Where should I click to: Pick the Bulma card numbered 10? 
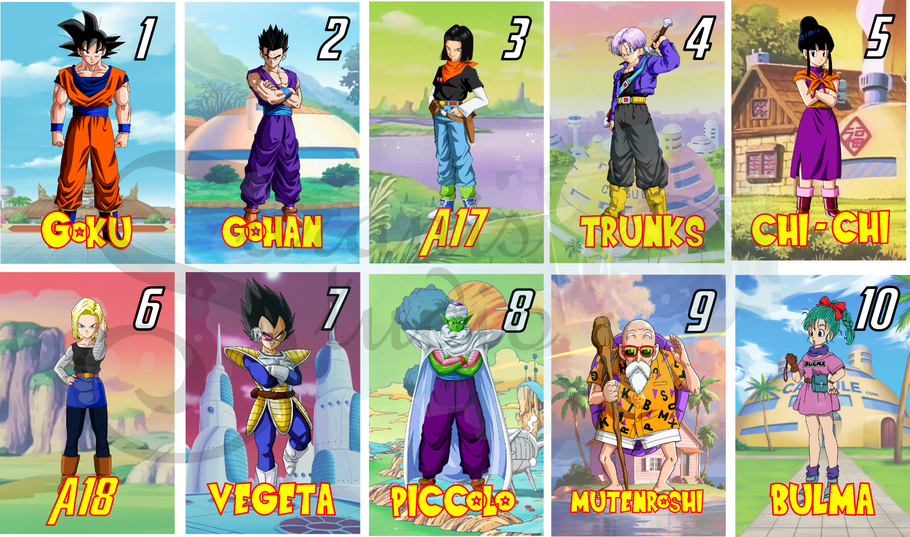tap(822, 402)
